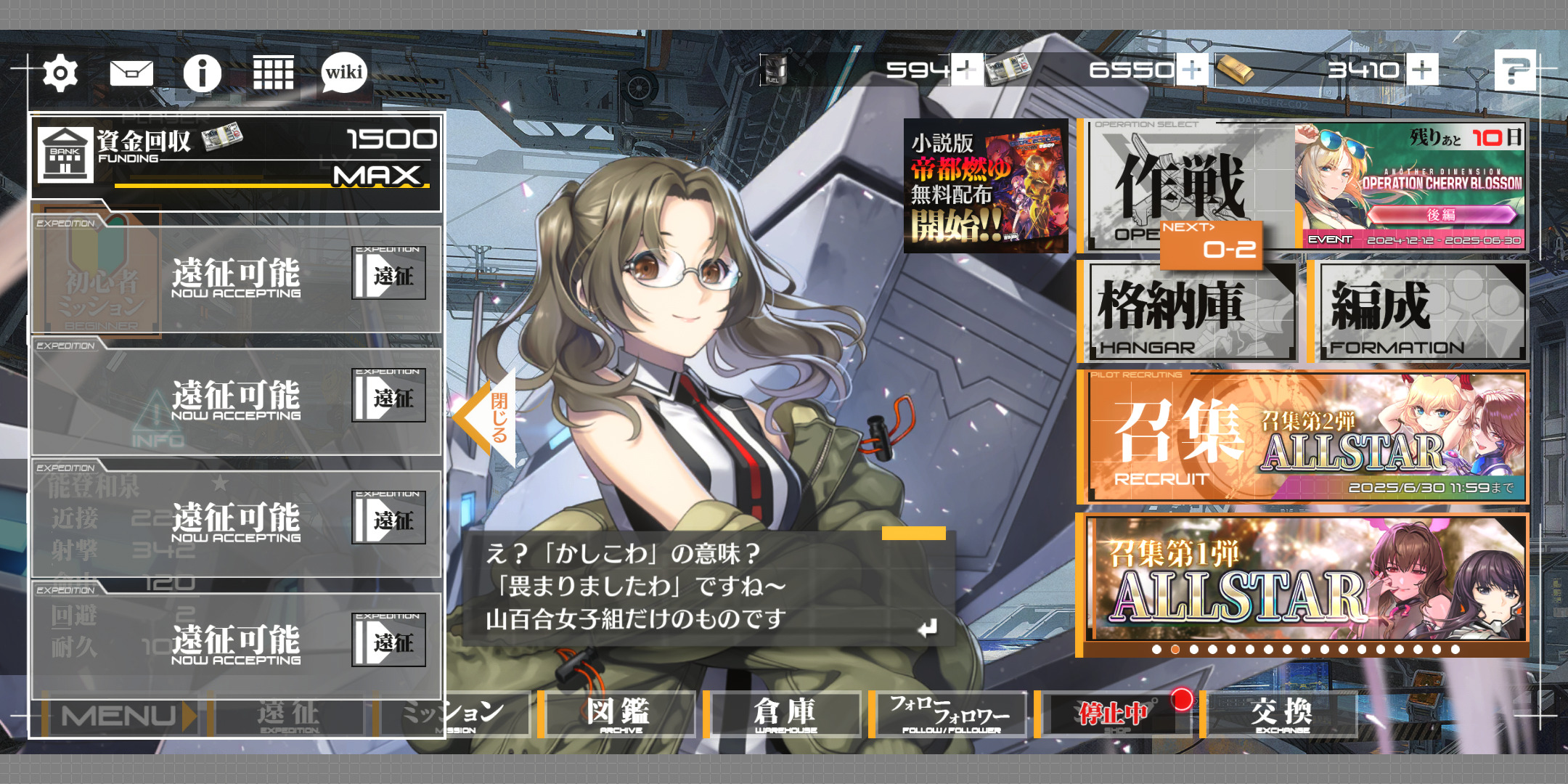View the ALLSTAR first recruitment banner
Viewport: 1568px width, 784px height.
[x=1304, y=579]
